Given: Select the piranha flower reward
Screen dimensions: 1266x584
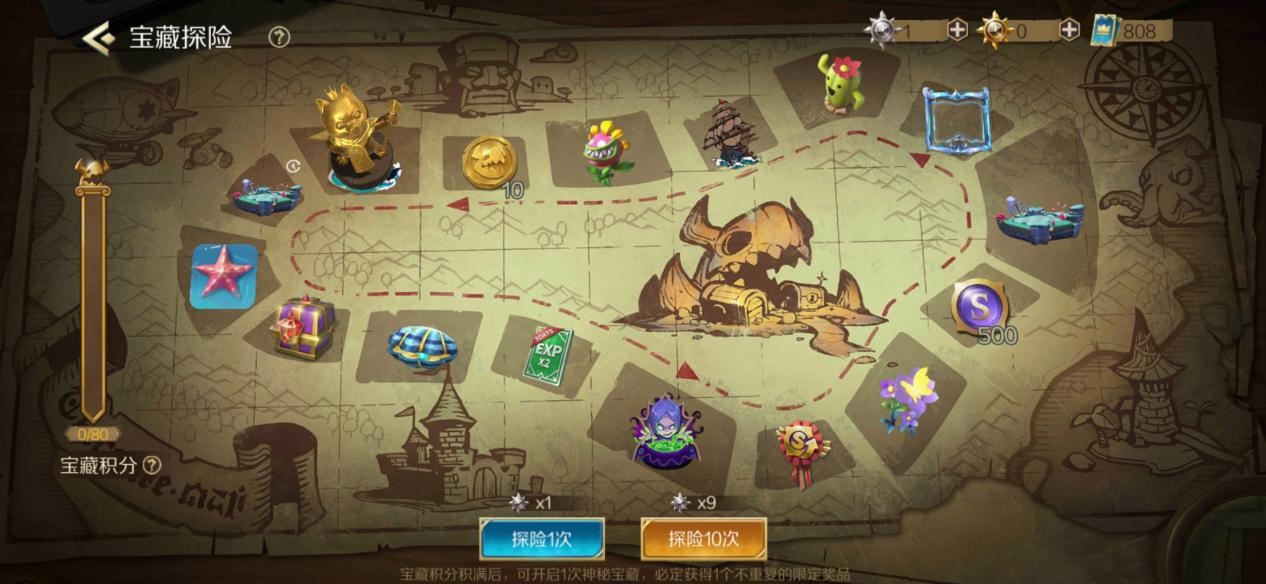Looking at the screenshot, I should click(x=606, y=152).
